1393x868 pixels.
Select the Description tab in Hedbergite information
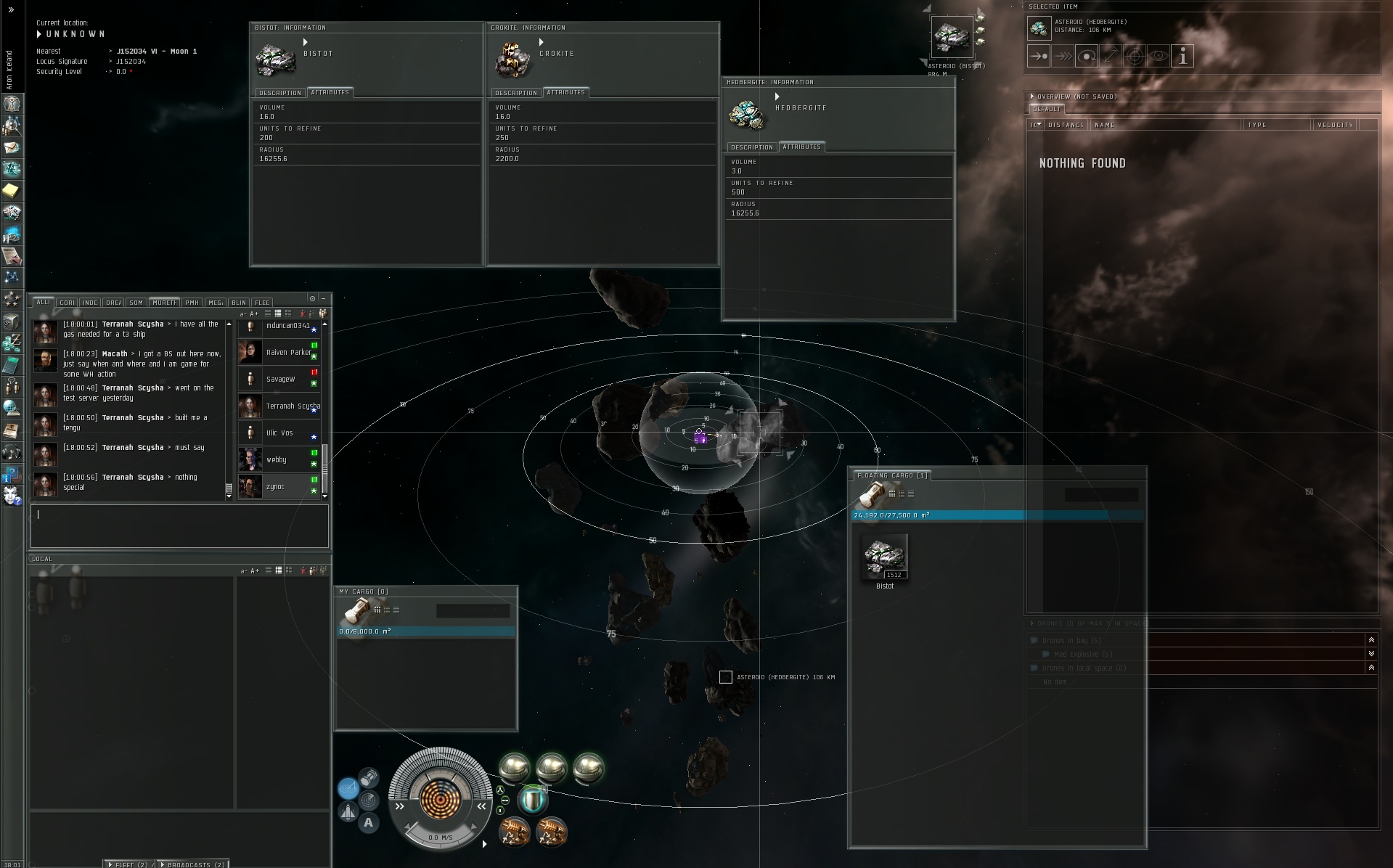(x=751, y=147)
